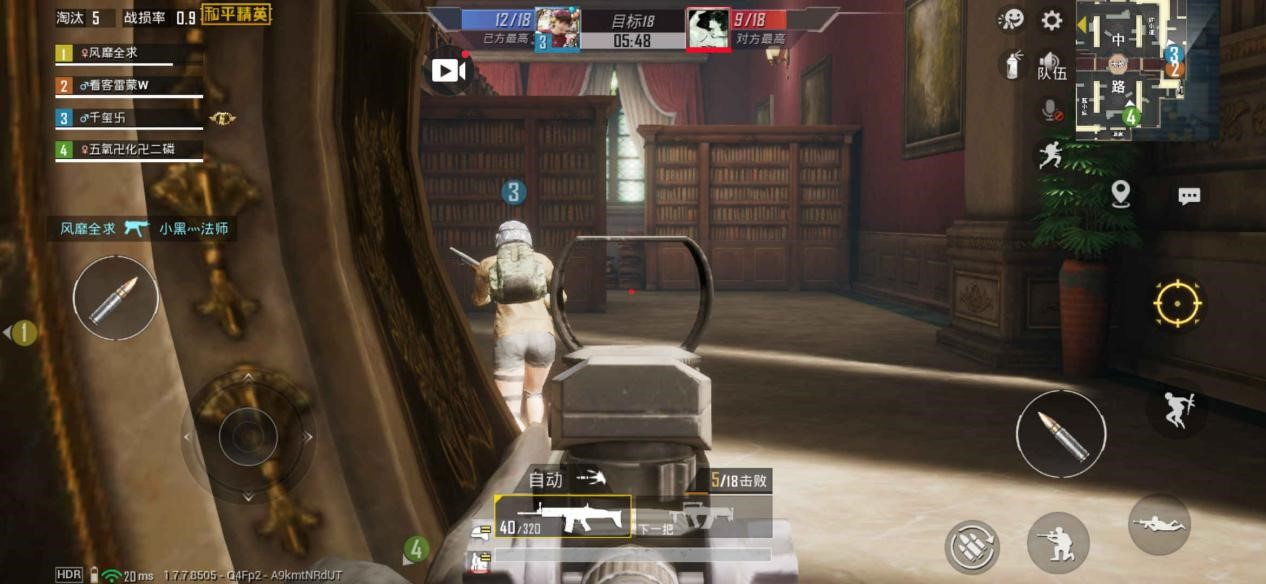Tap the prone button
This screenshot has width=1266, height=584.
coord(1159,524)
